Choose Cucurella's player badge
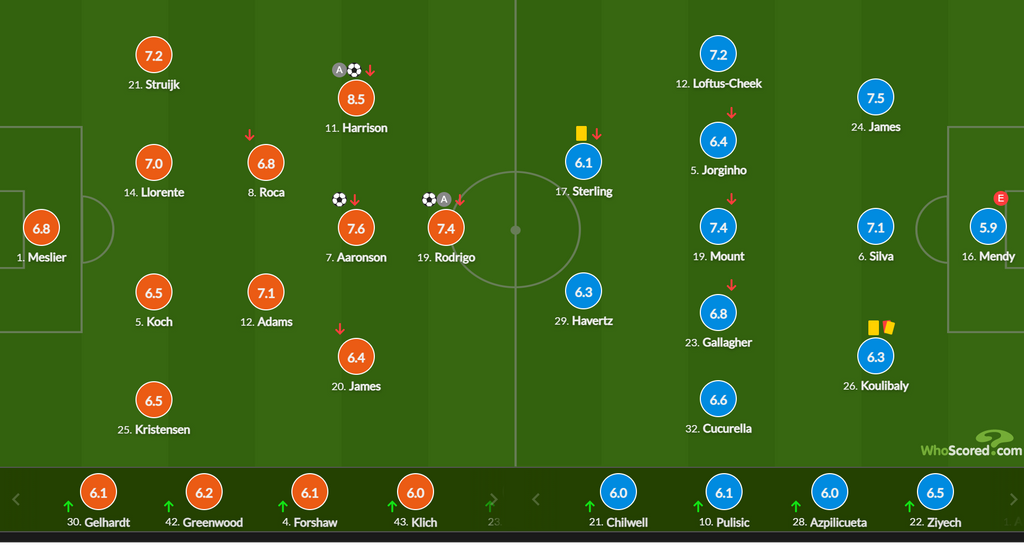Image resolution: width=1024 pixels, height=547 pixels. pos(718,400)
